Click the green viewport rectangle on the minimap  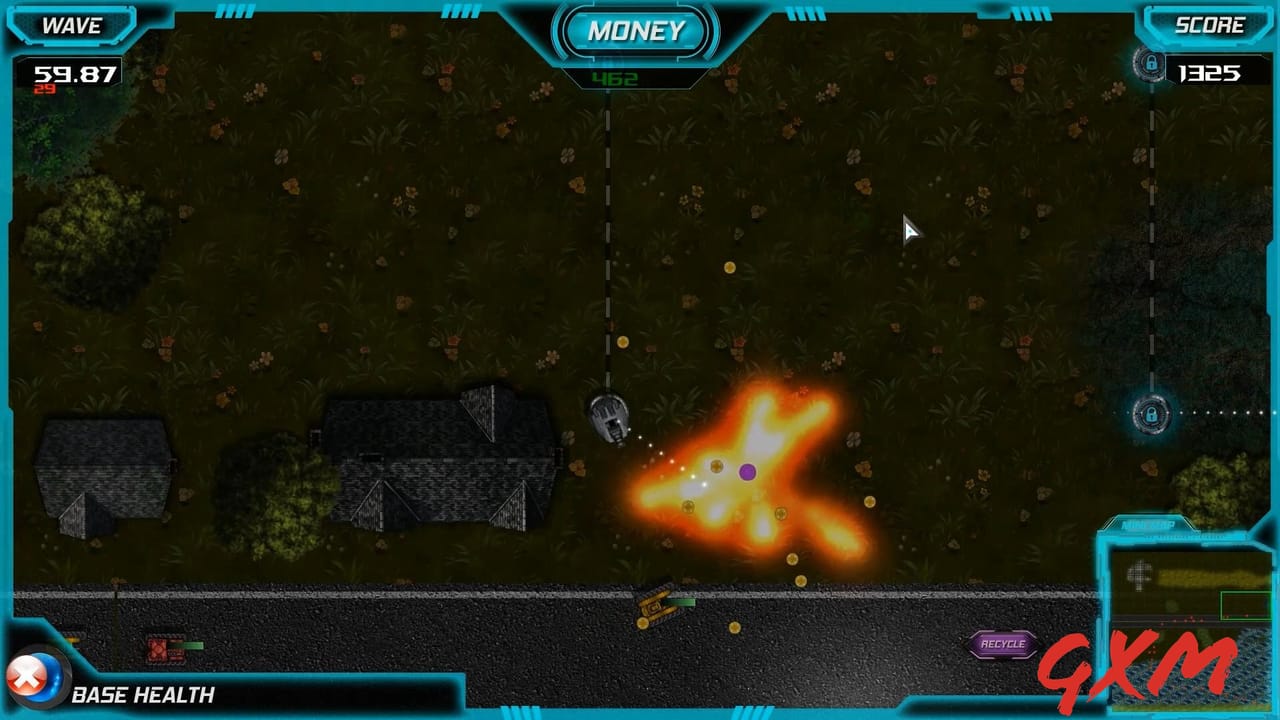click(x=1245, y=606)
